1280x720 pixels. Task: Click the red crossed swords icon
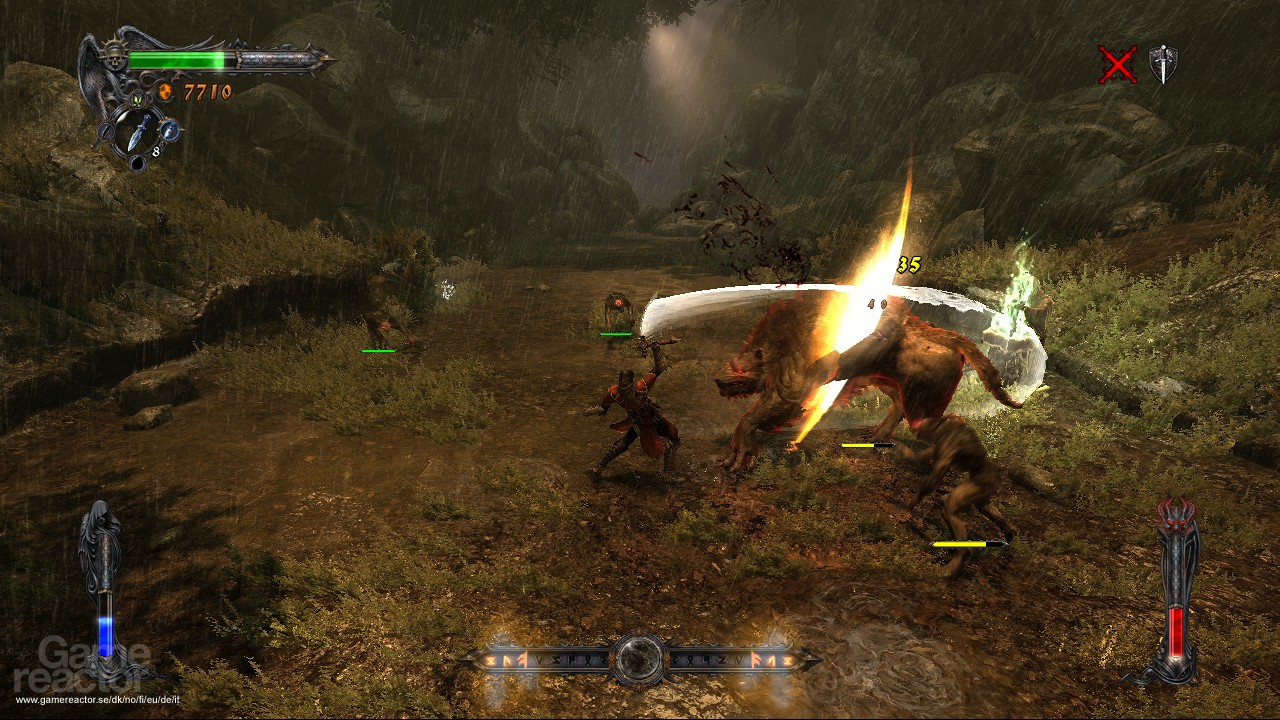pyautogui.click(x=1117, y=65)
